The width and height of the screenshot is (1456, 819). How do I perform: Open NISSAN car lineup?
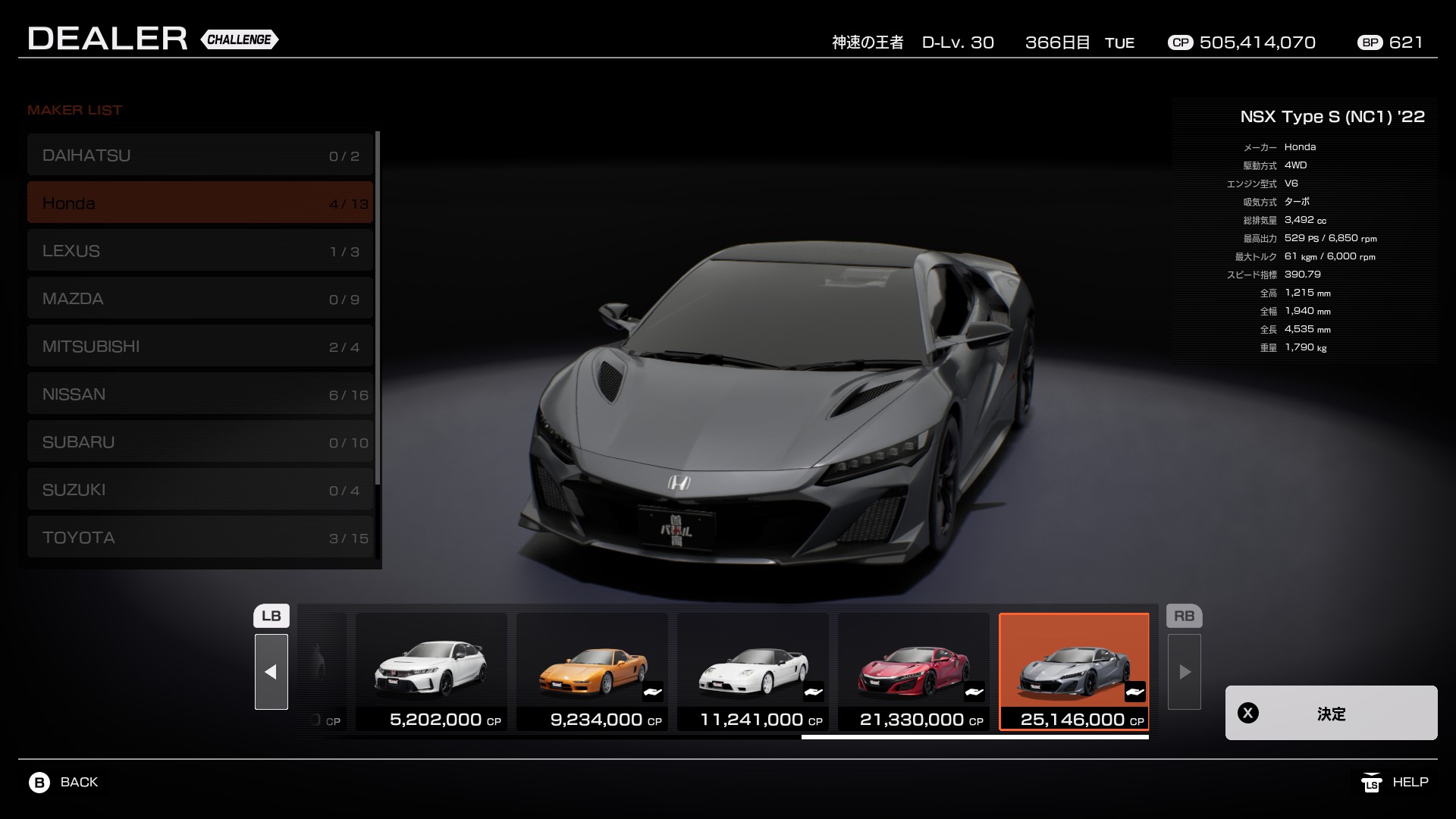(200, 394)
